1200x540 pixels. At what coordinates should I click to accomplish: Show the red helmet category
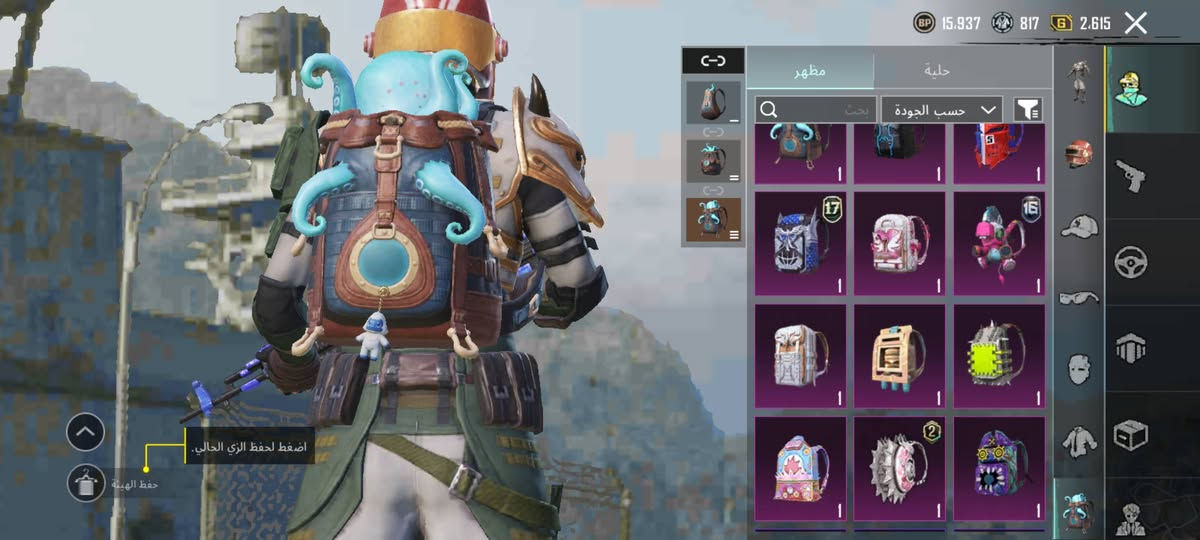pos(1079,153)
